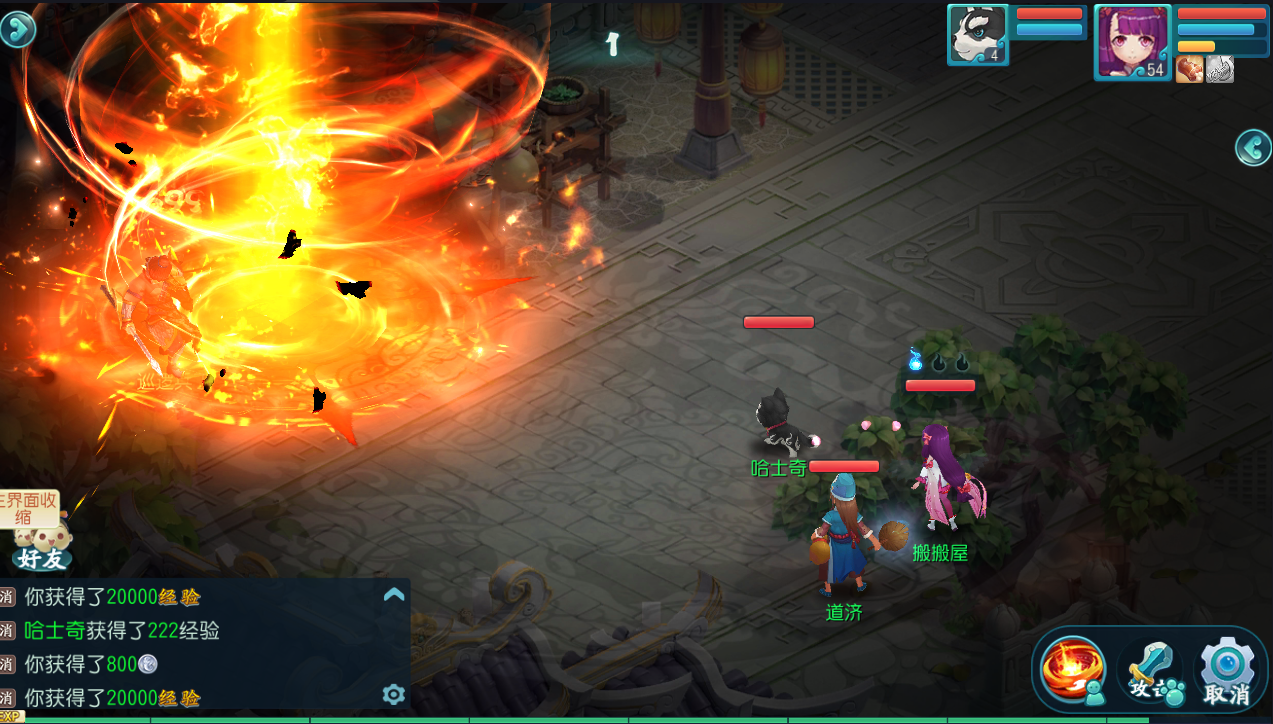Open the side menu with the left arrow

click(1253, 148)
